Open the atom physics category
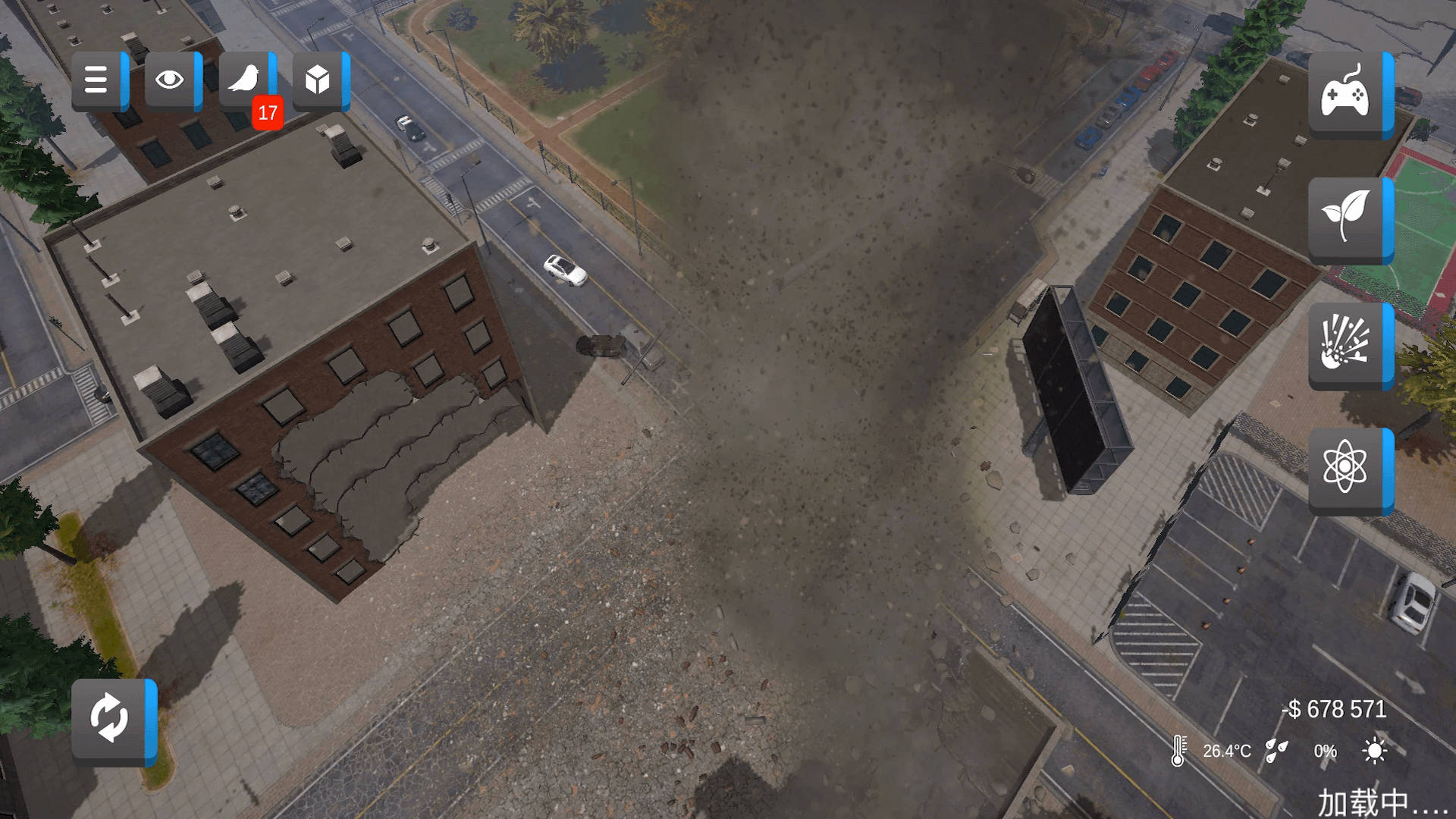1456x819 pixels. pyautogui.click(x=1345, y=469)
